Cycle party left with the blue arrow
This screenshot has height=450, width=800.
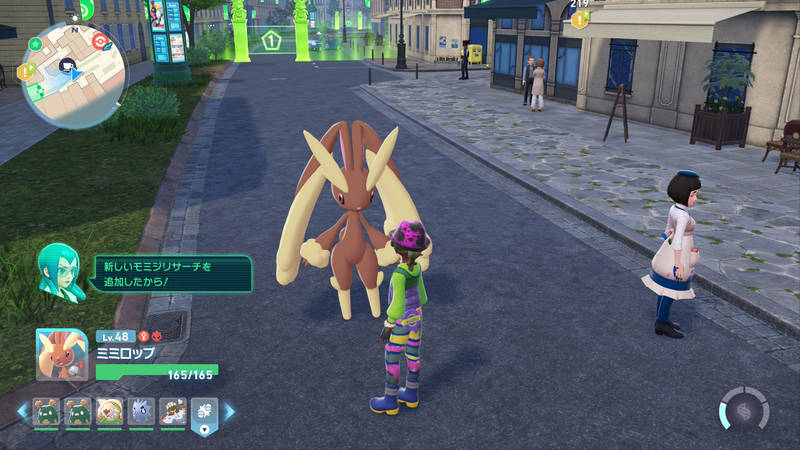click(22, 411)
